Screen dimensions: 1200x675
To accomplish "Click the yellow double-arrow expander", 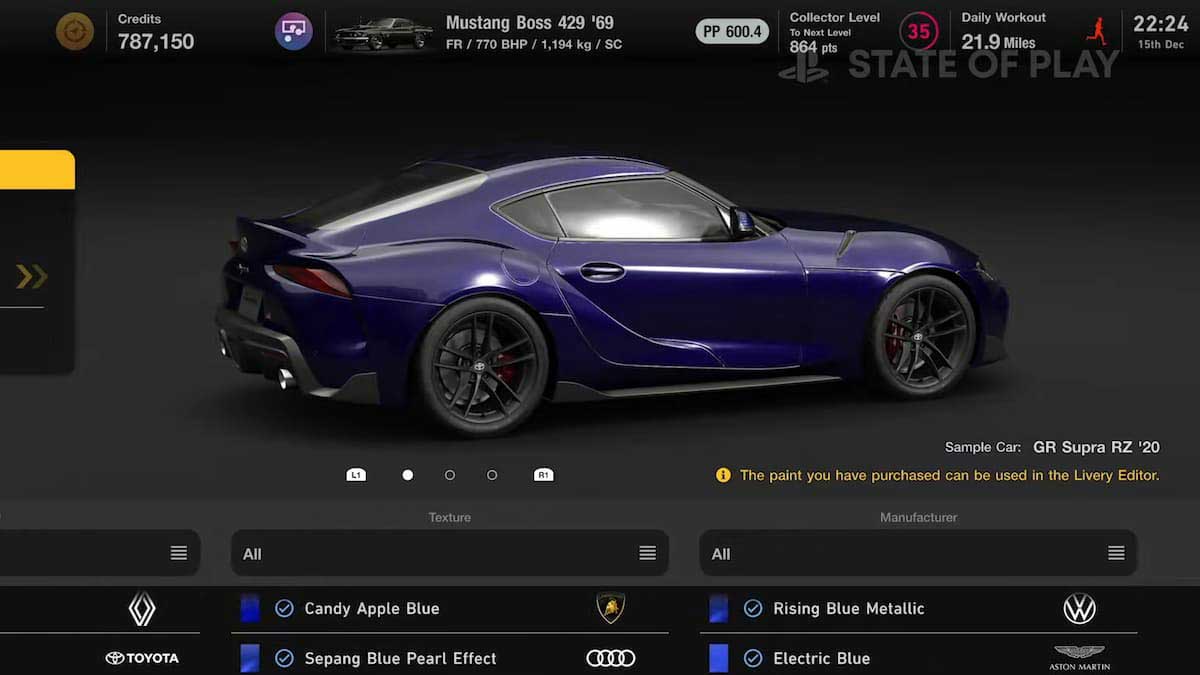I will pyautogui.click(x=32, y=277).
